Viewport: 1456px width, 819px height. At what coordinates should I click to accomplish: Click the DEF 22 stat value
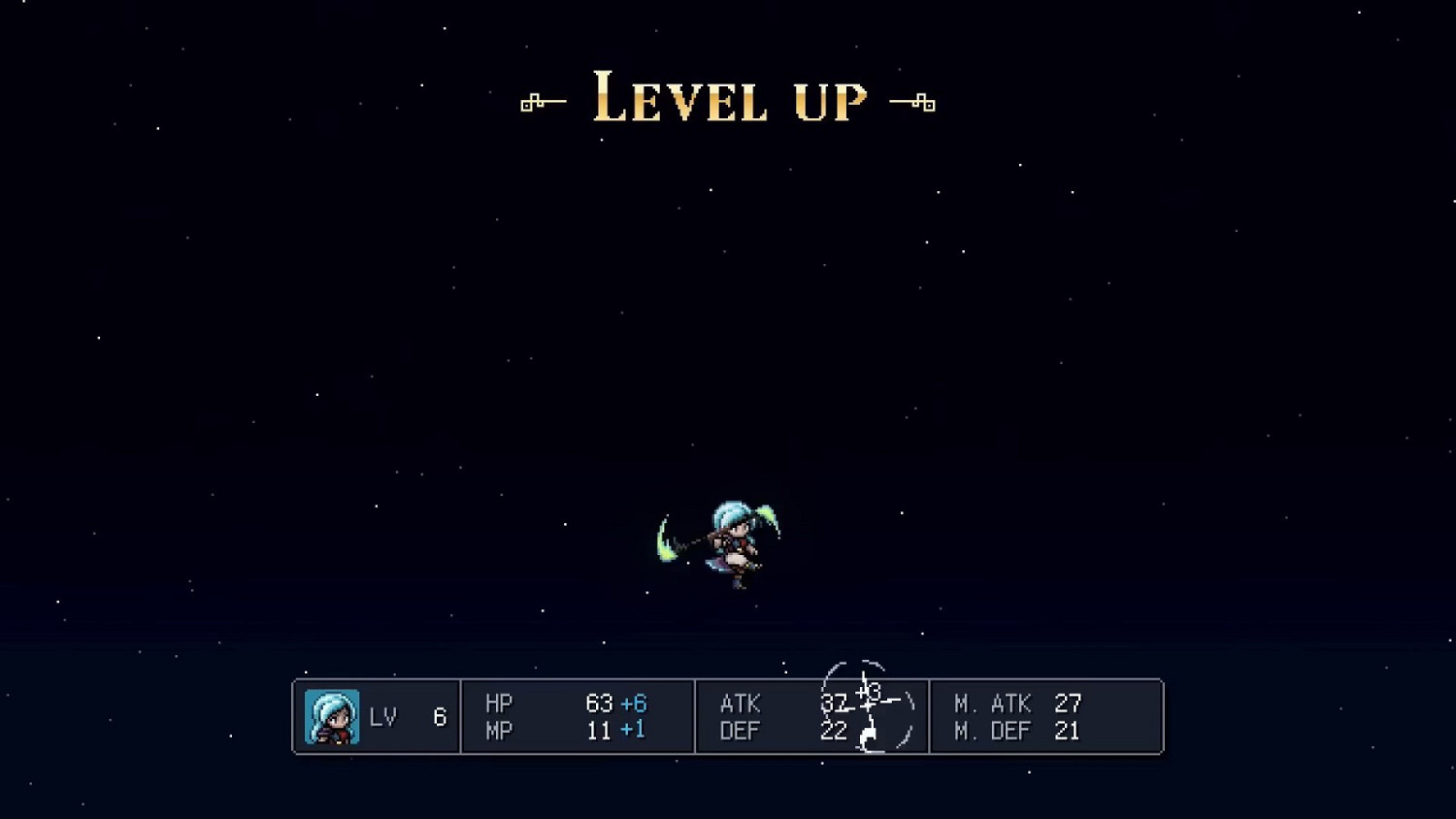pyautogui.click(x=833, y=731)
